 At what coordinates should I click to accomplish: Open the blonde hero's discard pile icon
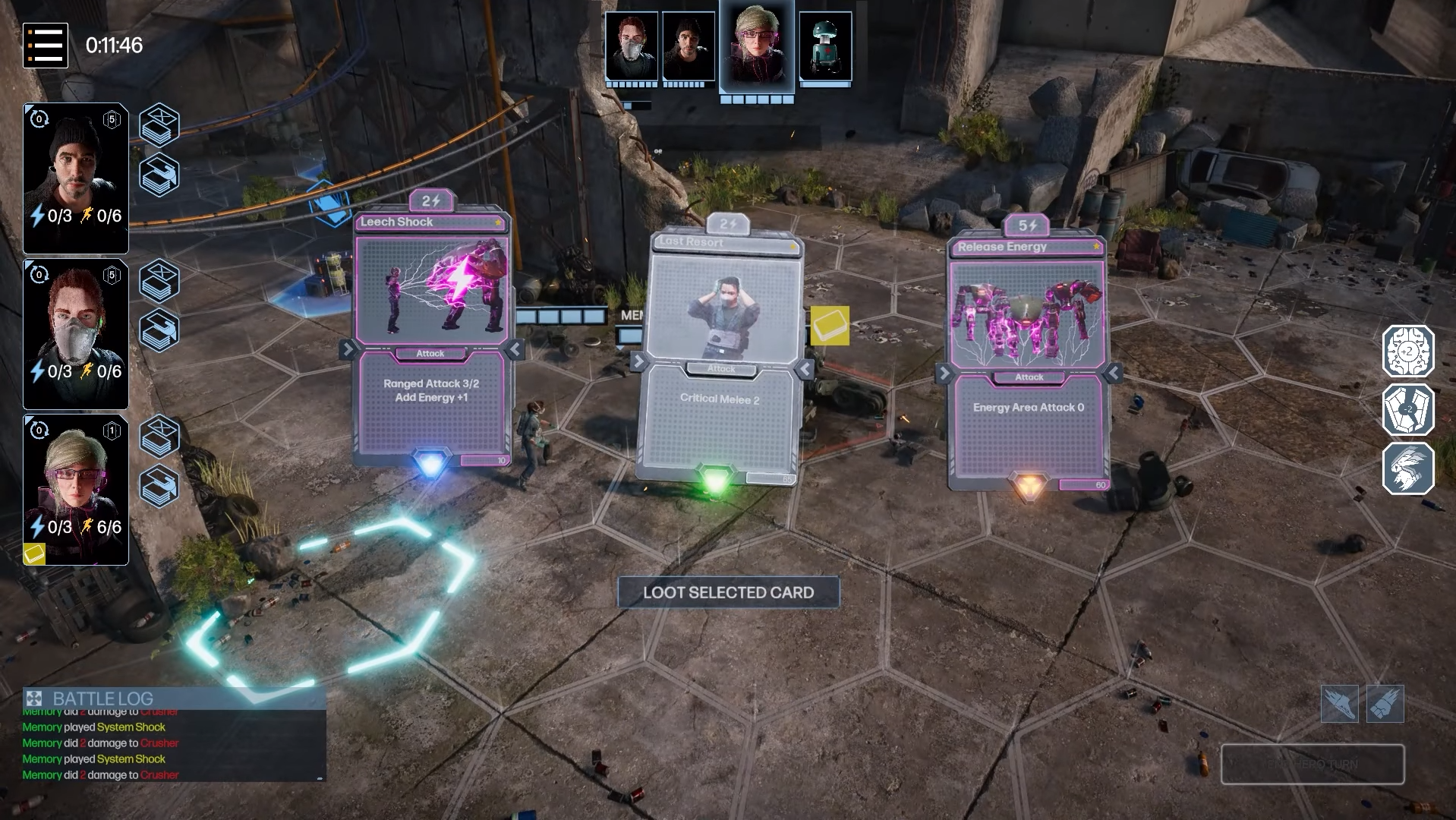point(159,486)
